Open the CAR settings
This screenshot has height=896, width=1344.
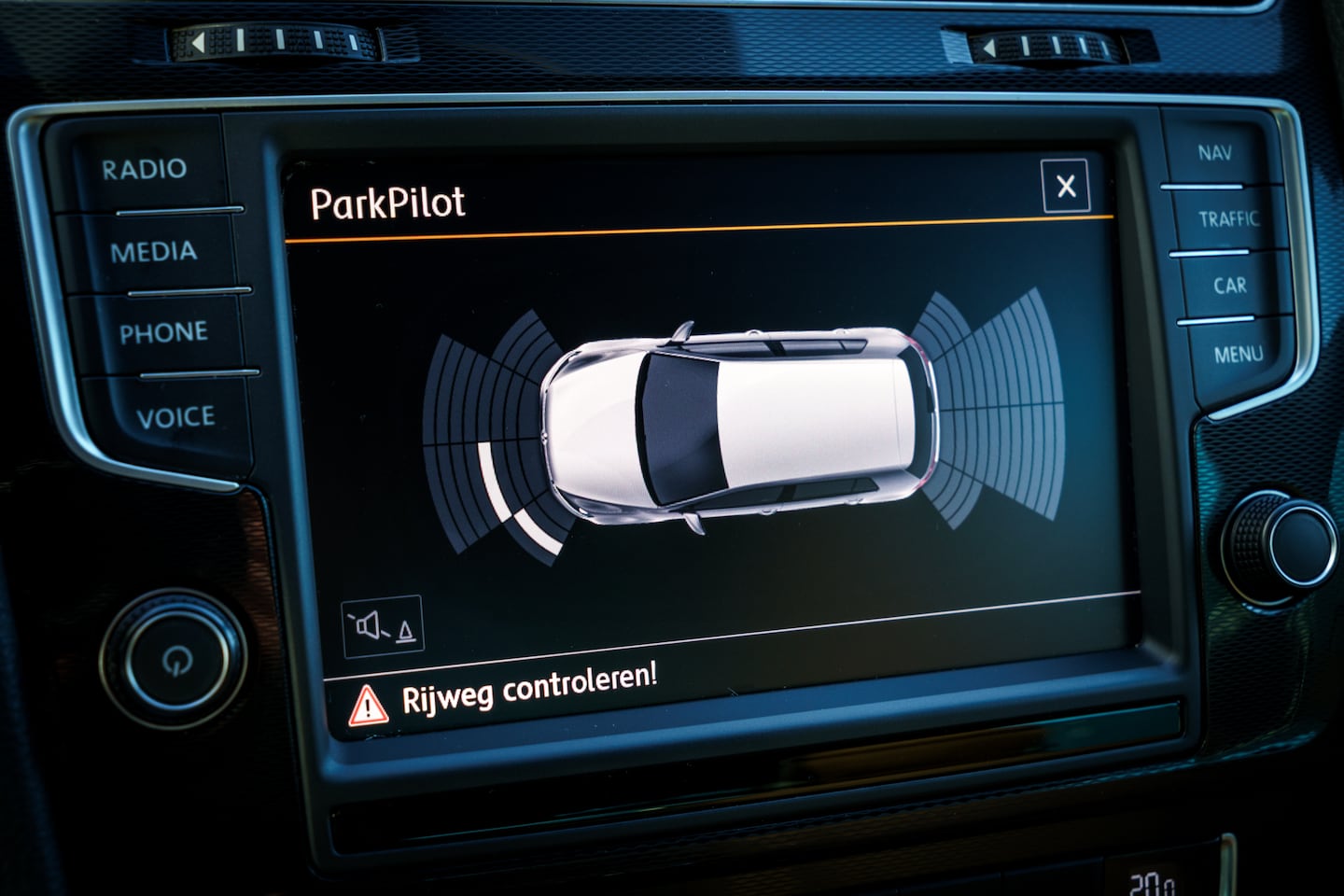1230,285
